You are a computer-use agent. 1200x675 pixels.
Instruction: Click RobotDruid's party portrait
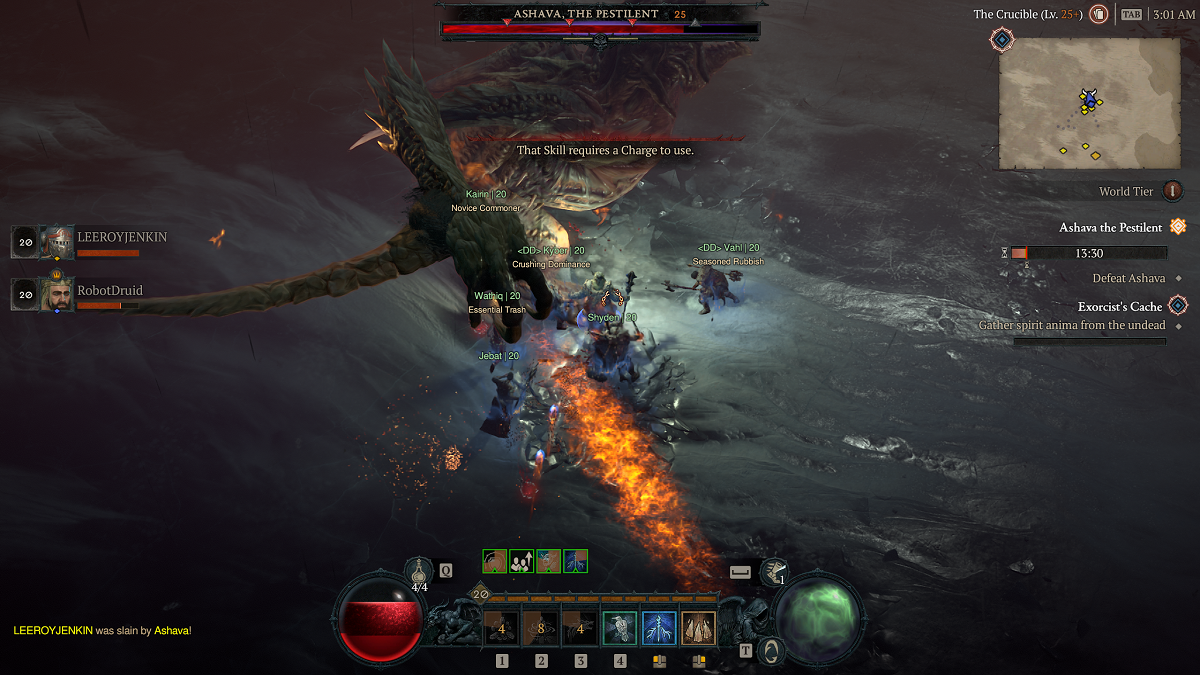tap(56, 294)
